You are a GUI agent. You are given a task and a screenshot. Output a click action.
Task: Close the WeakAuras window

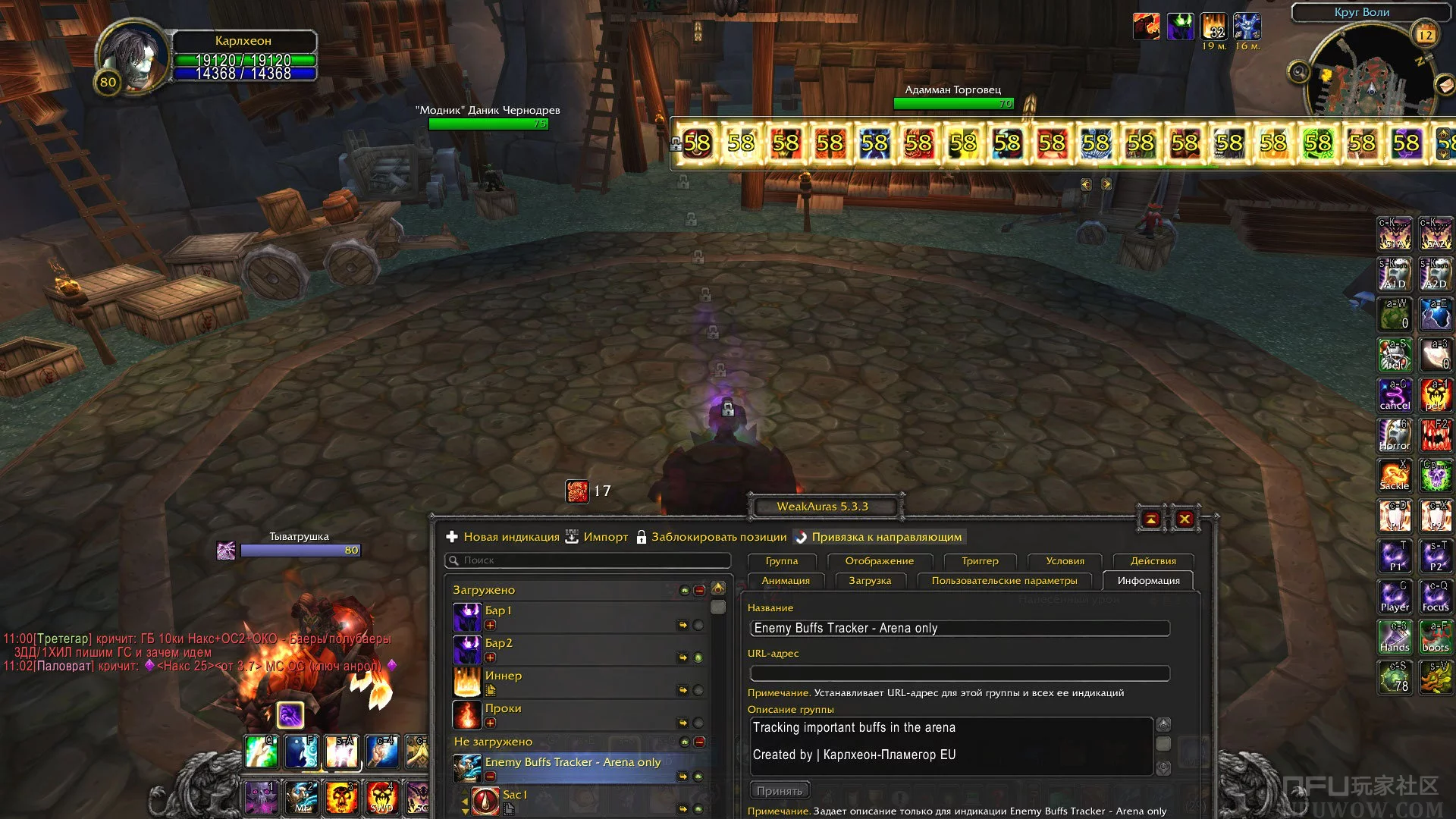pos(1185,519)
